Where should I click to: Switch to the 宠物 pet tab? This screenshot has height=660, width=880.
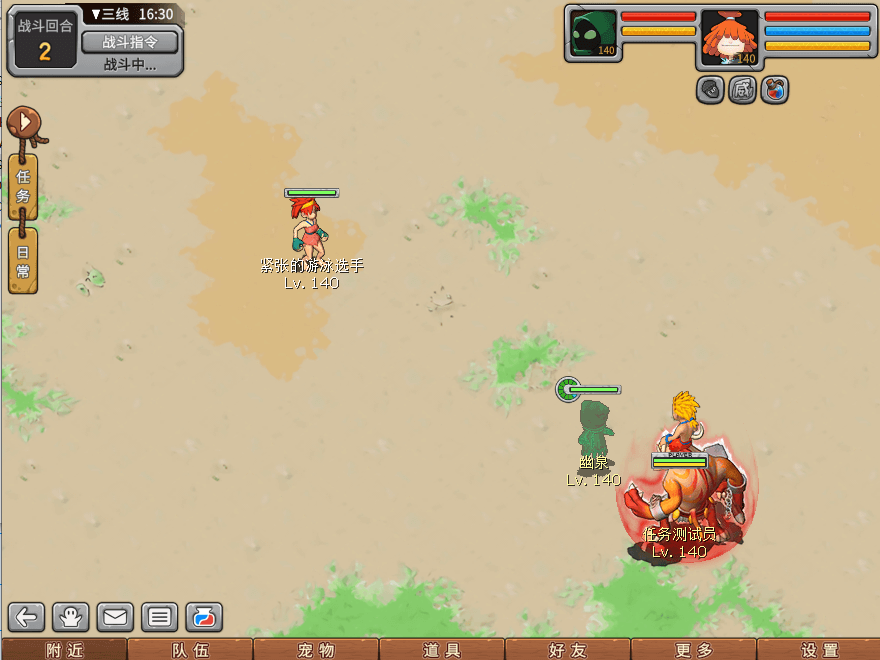(316, 650)
